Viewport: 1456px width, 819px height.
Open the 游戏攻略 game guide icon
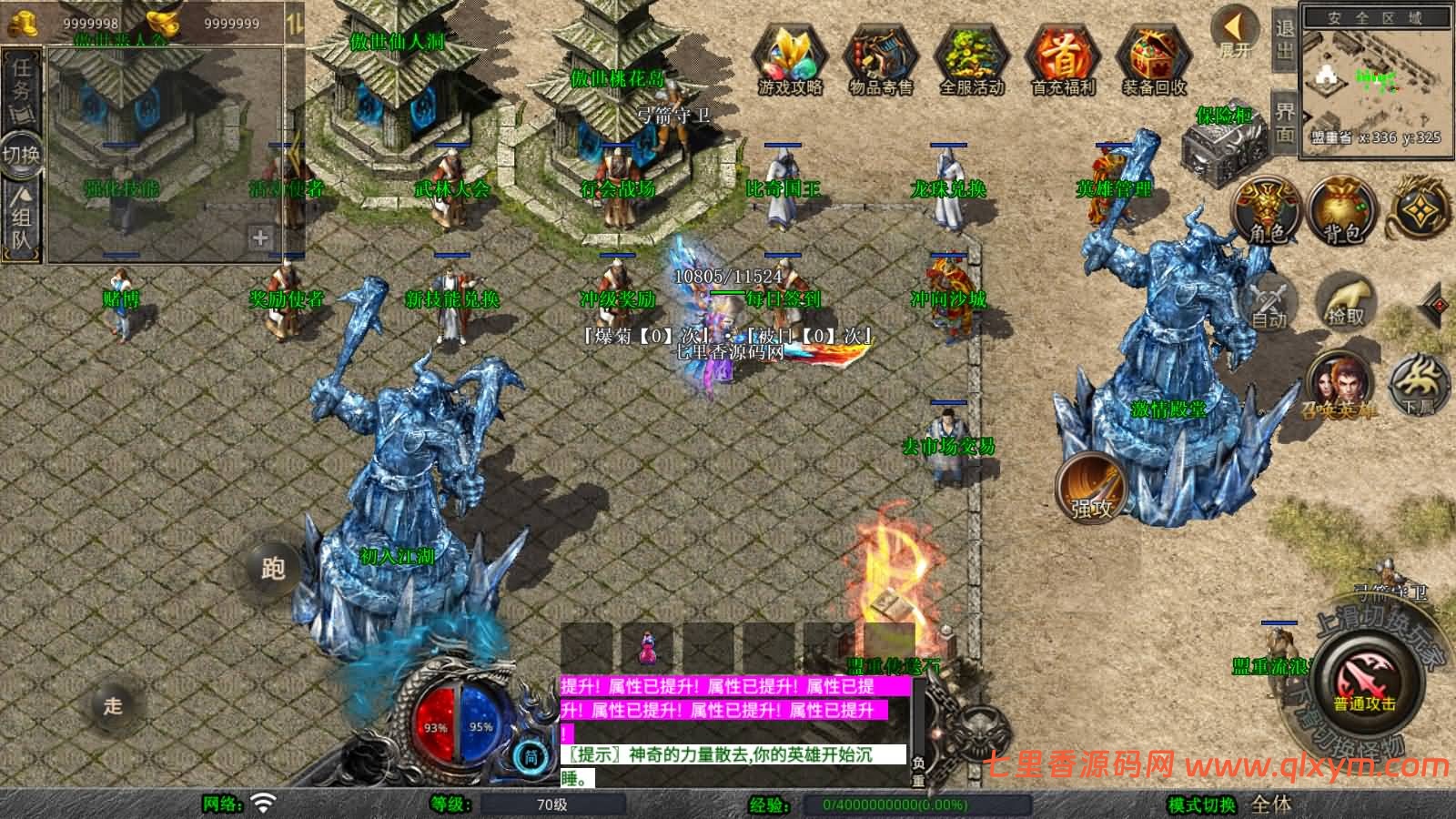792,55
